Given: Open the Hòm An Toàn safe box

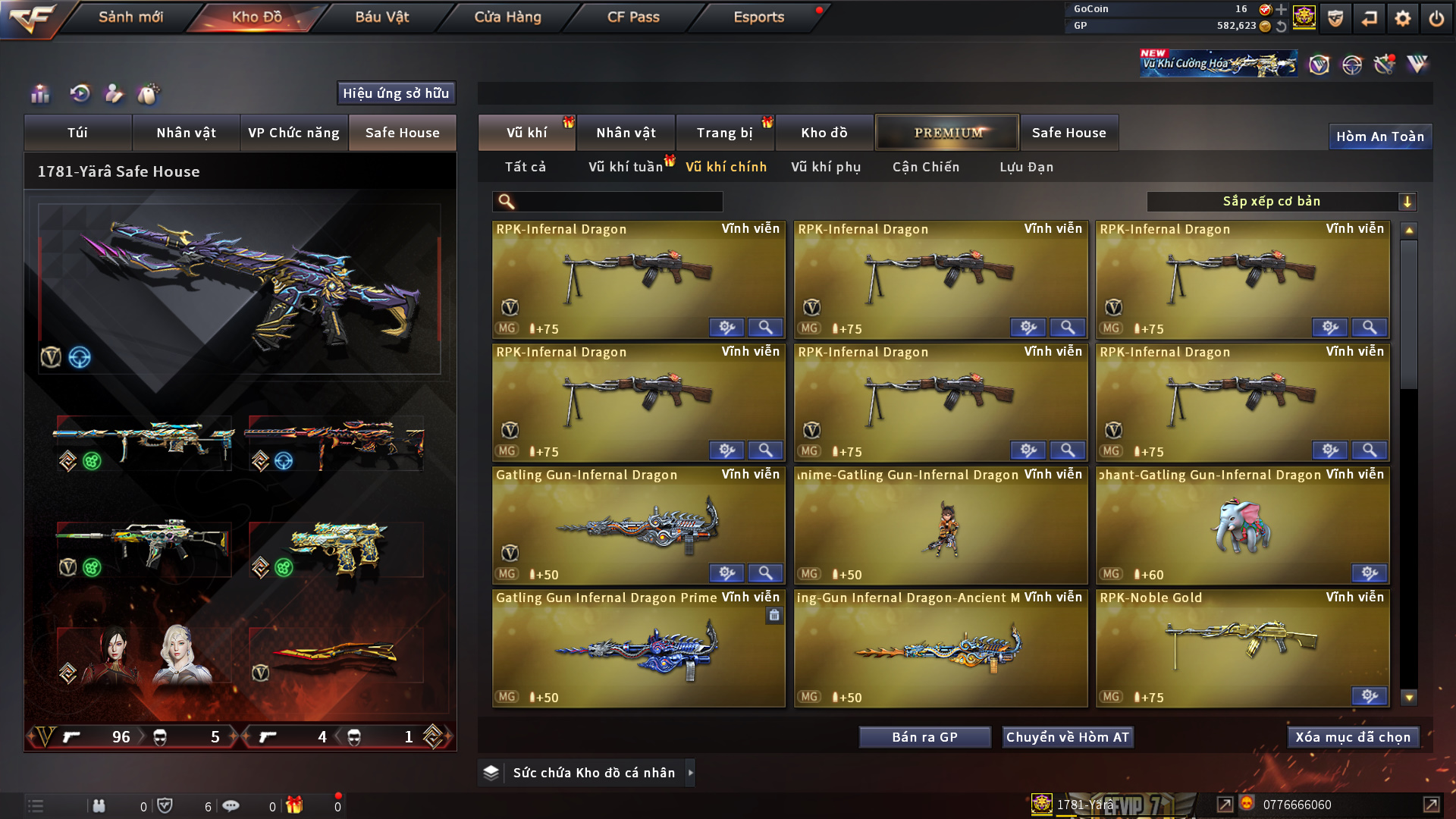Looking at the screenshot, I should [1379, 136].
